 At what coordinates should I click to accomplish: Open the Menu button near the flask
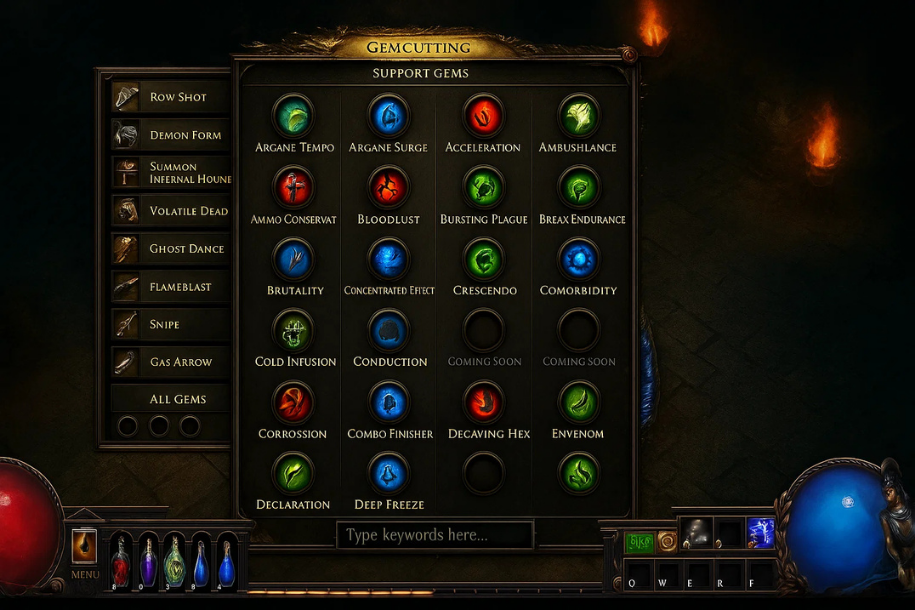(x=85, y=548)
